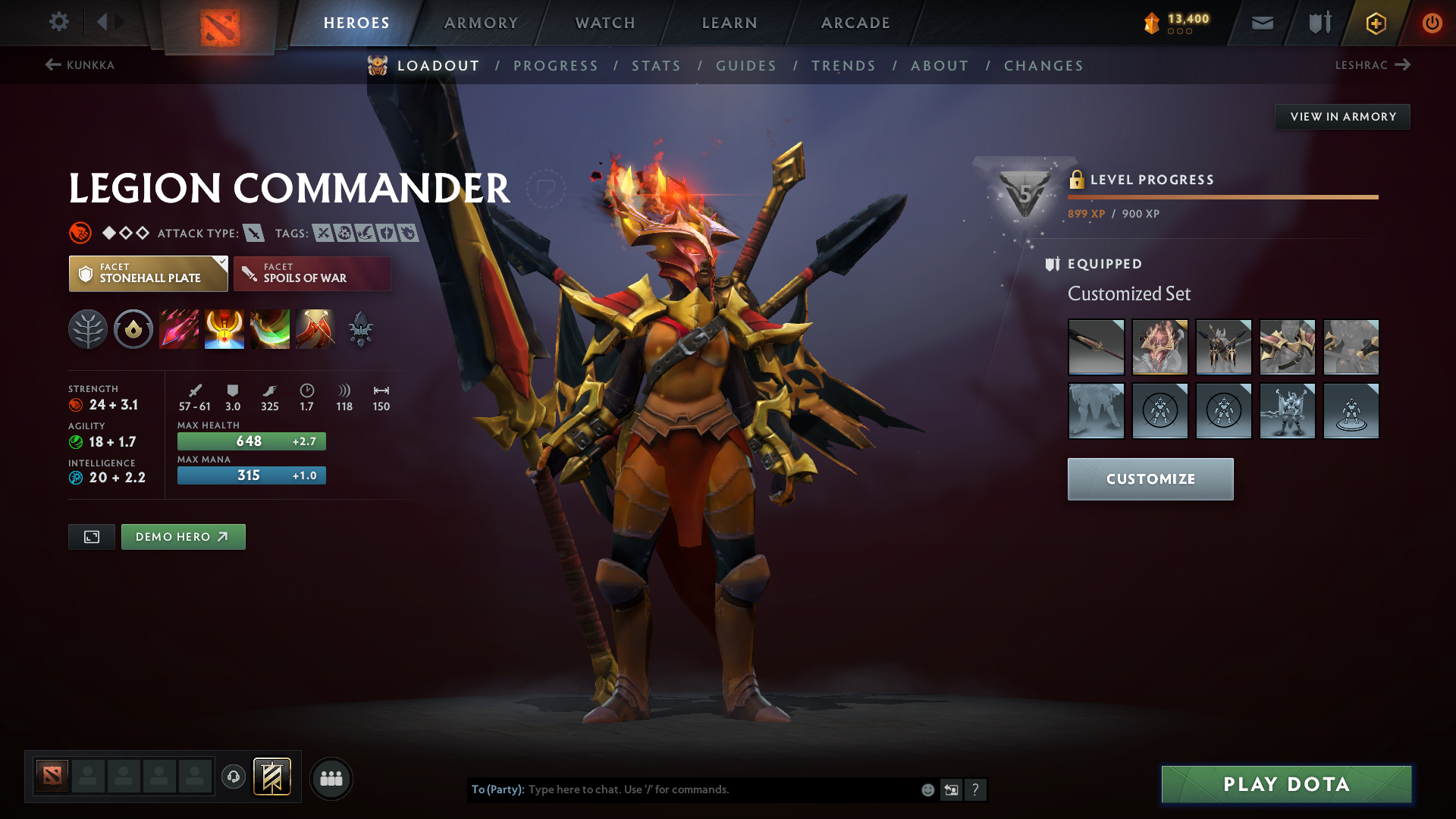Screen dimensions: 1456x819
Task: Open the settings gear menu
Action: 59,22
